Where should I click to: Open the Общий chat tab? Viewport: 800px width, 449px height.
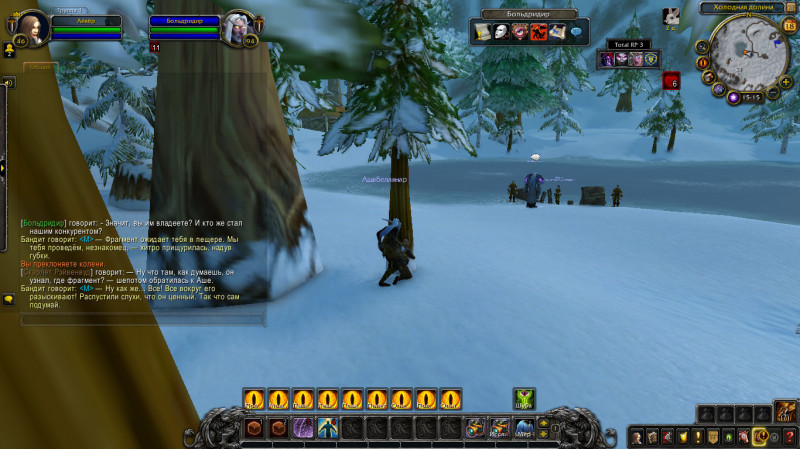pos(39,67)
